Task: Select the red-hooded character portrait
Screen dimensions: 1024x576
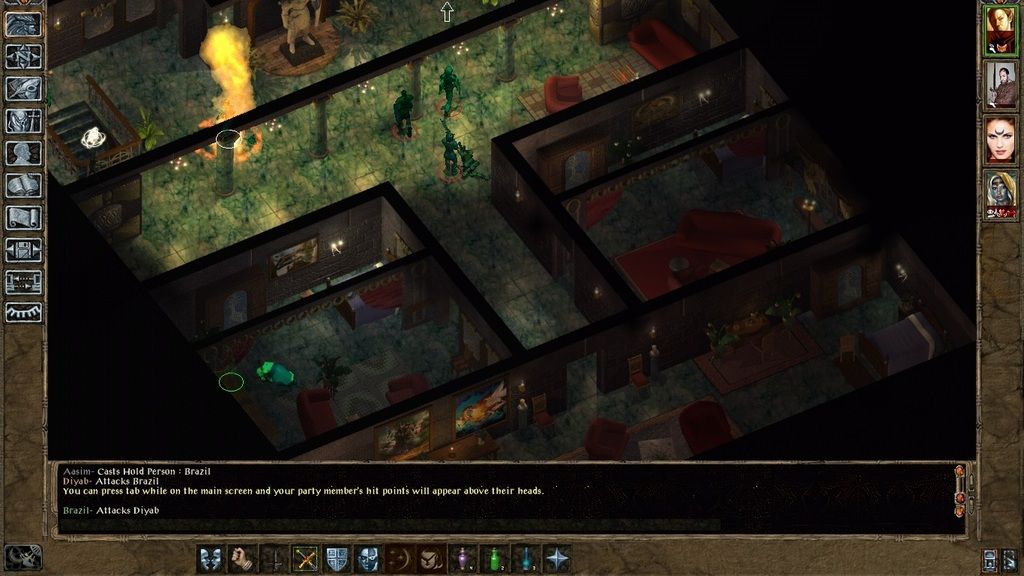Action: pos(1000,30)
